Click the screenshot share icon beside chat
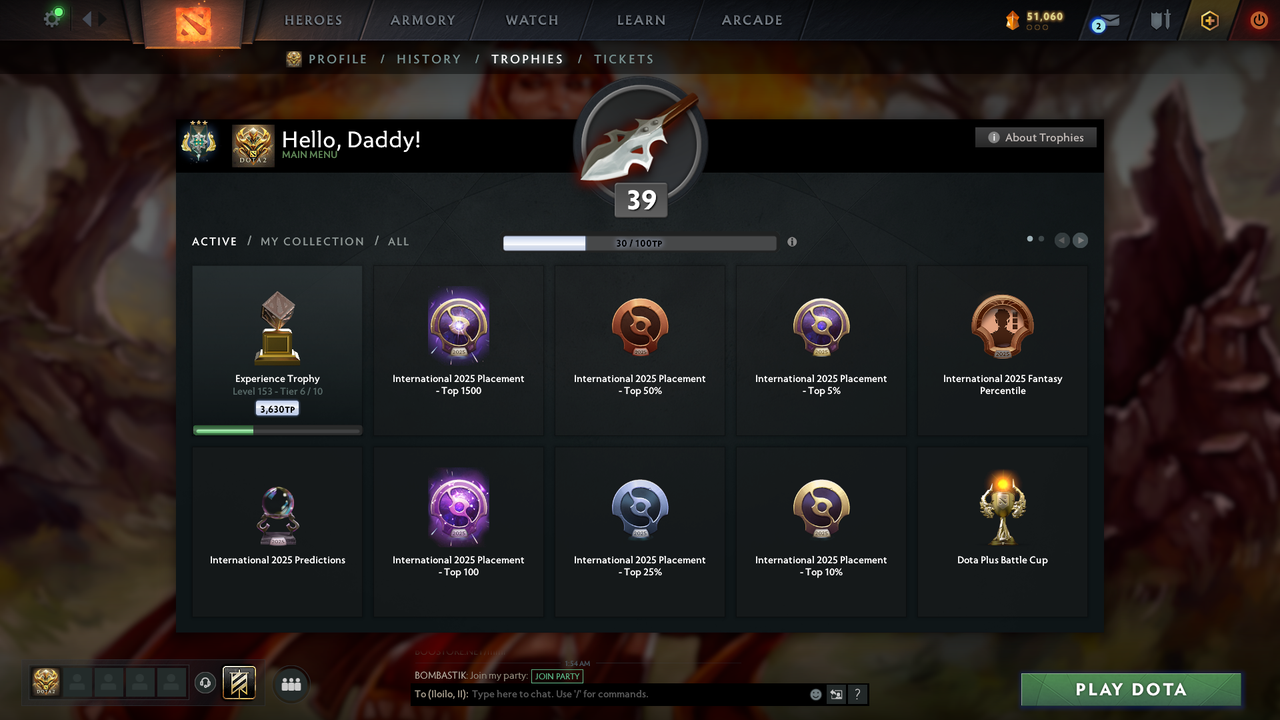The height and width of the screenshot is (720, 1280). pos(836,694)
